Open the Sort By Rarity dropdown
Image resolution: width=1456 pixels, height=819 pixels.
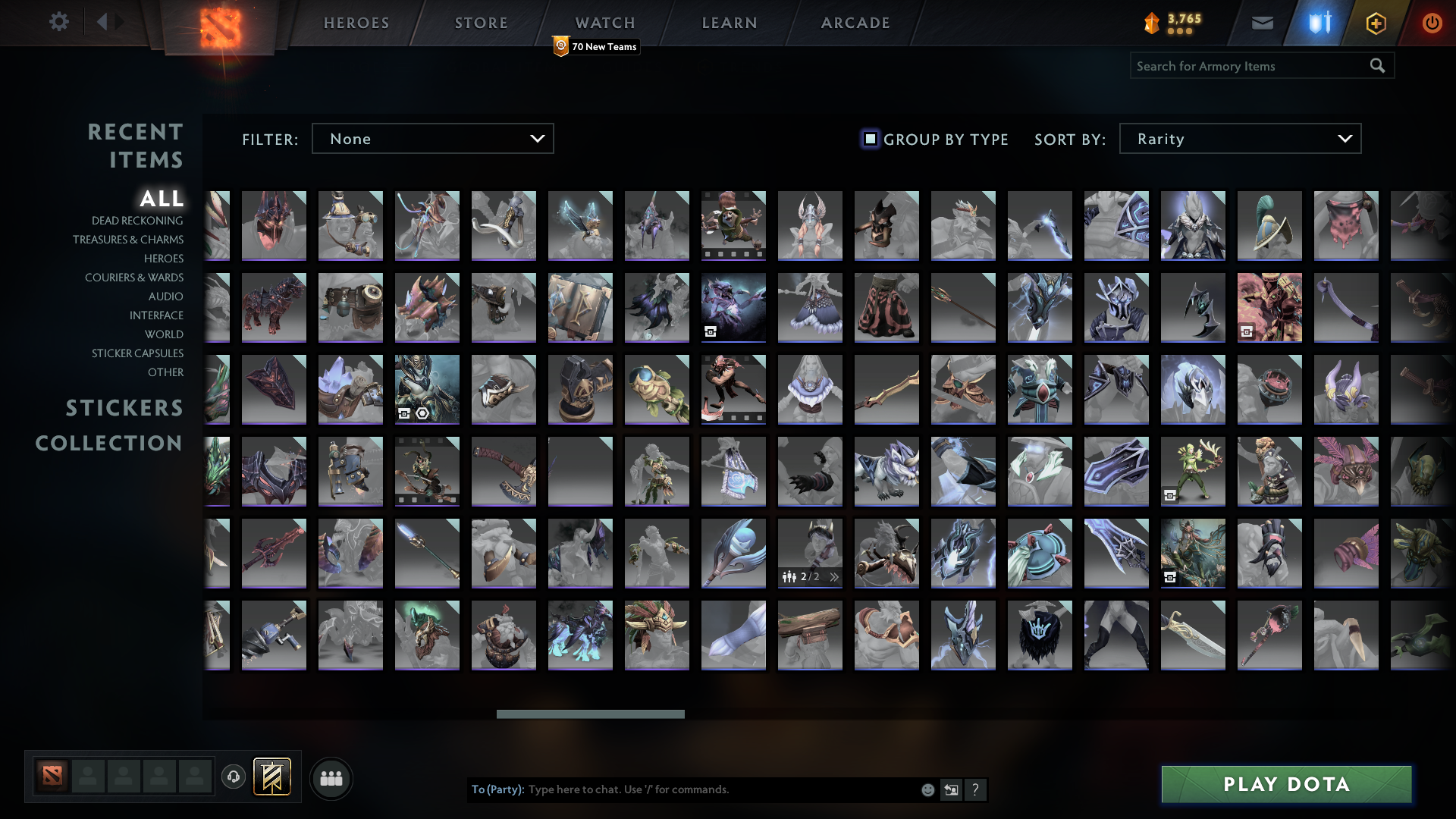[x=1239, y=138]
